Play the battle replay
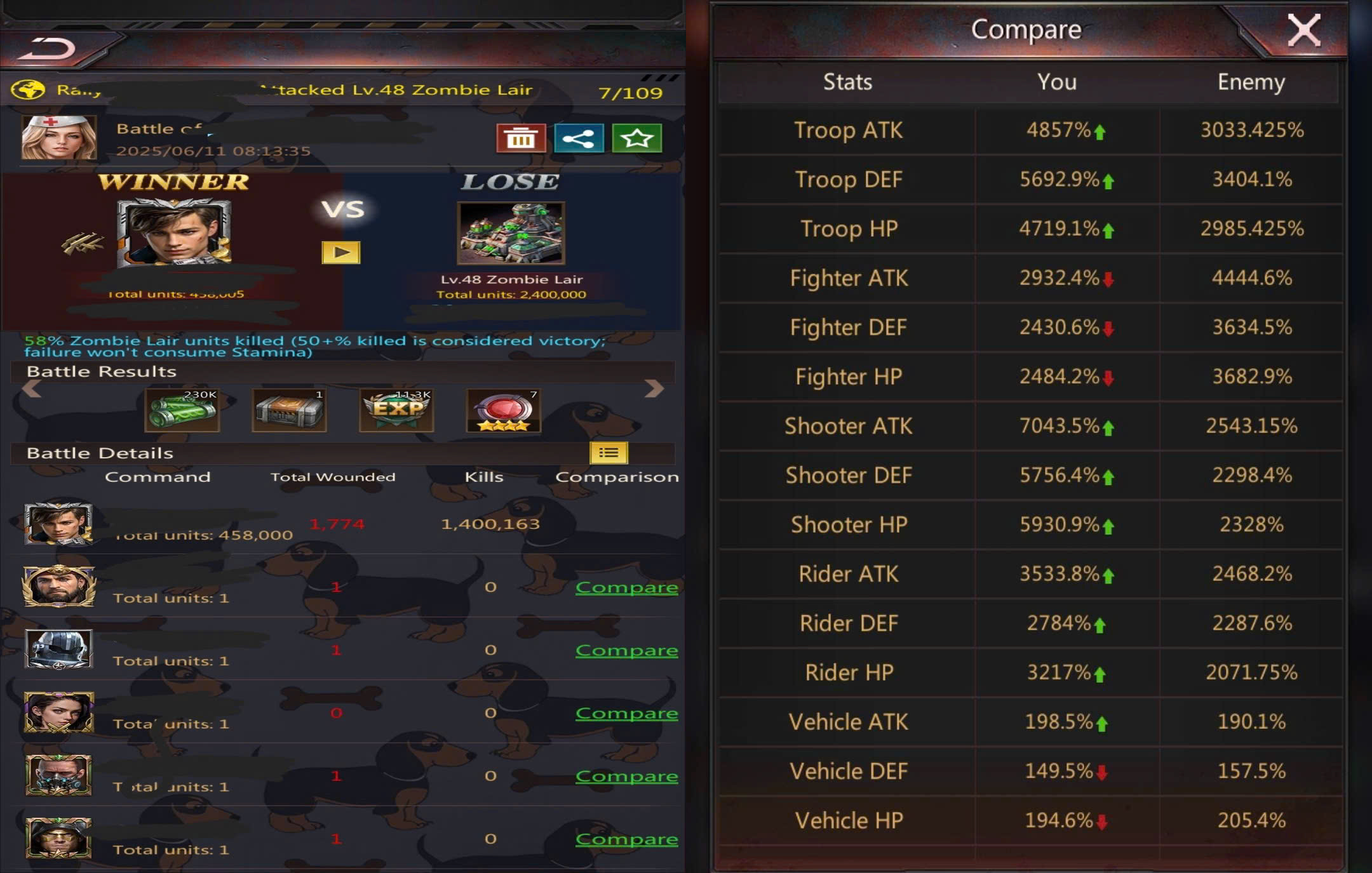The height and width of the screenshot is (873, 1372). tap(341, 252)
